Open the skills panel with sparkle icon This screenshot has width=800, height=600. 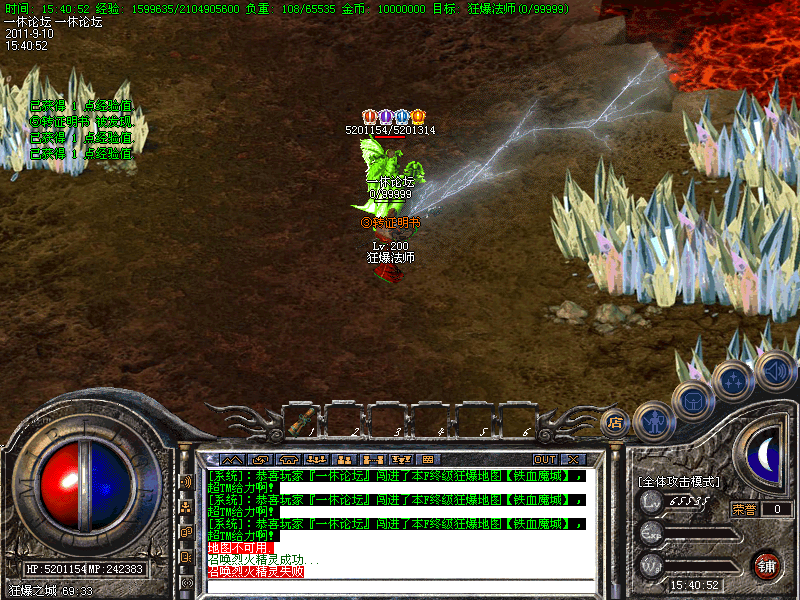click(732, 381)
